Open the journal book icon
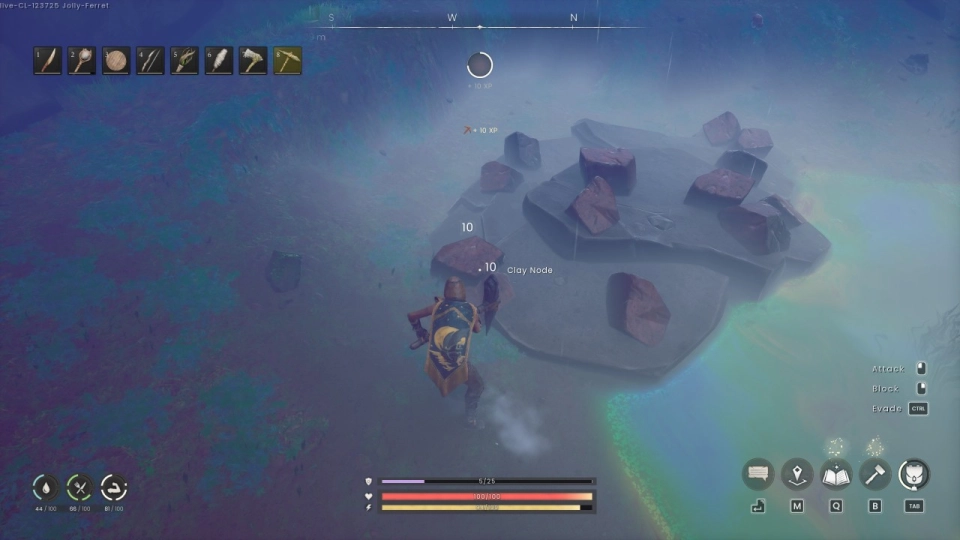 click(836, 474)
